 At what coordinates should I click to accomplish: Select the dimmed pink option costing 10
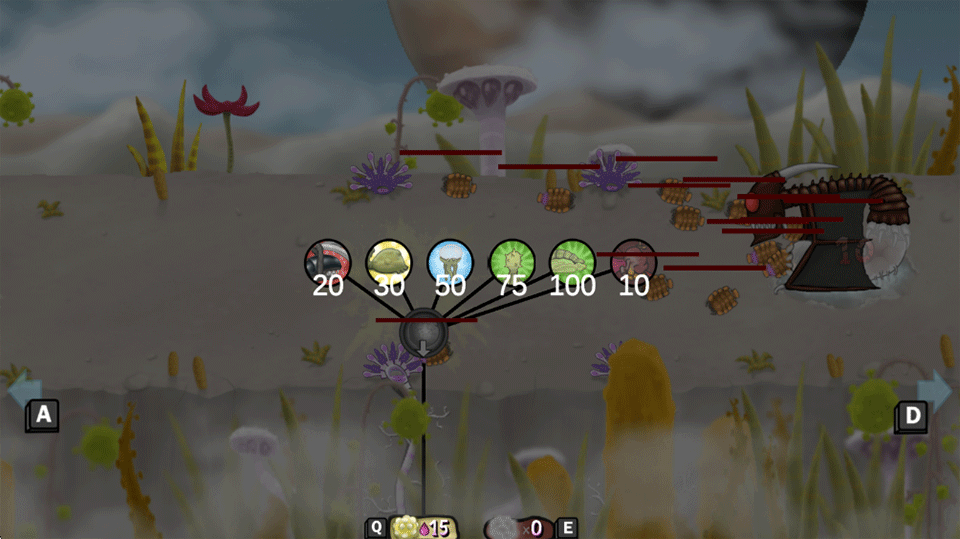[x=633, y=261]
